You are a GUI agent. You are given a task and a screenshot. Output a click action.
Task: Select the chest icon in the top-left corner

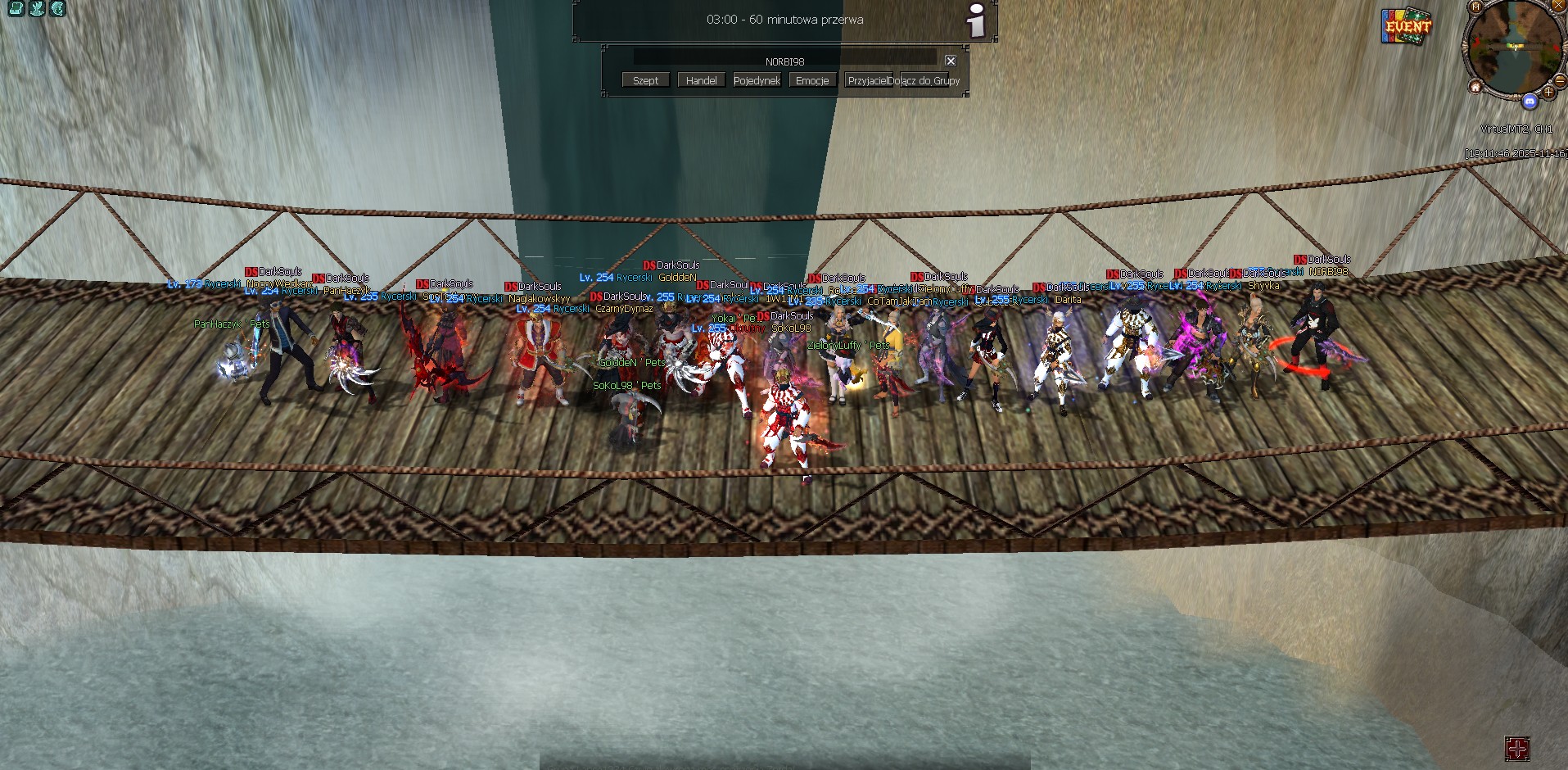pyautogui.click(x=16, y=9)
